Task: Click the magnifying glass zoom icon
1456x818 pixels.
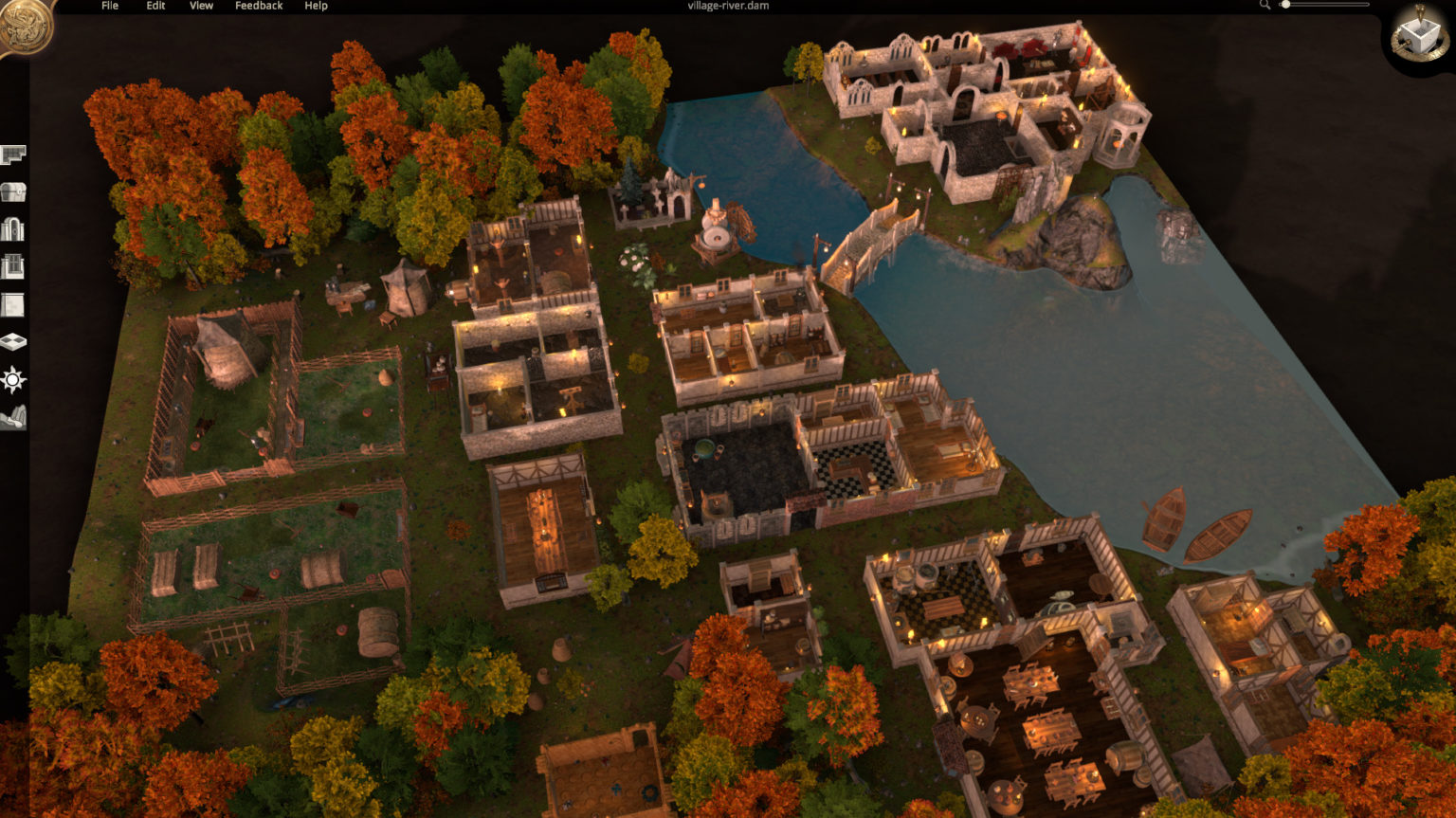Action: coord(1265,6)
